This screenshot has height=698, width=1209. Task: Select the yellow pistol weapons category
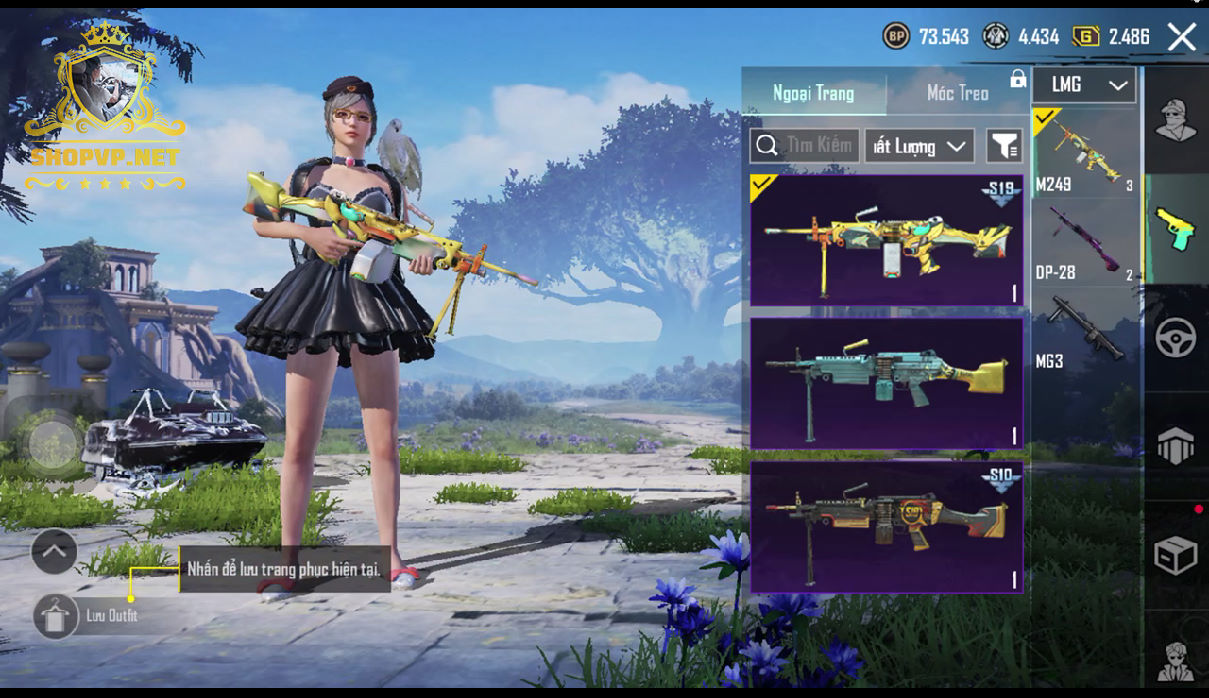[x=1175, y=229]
